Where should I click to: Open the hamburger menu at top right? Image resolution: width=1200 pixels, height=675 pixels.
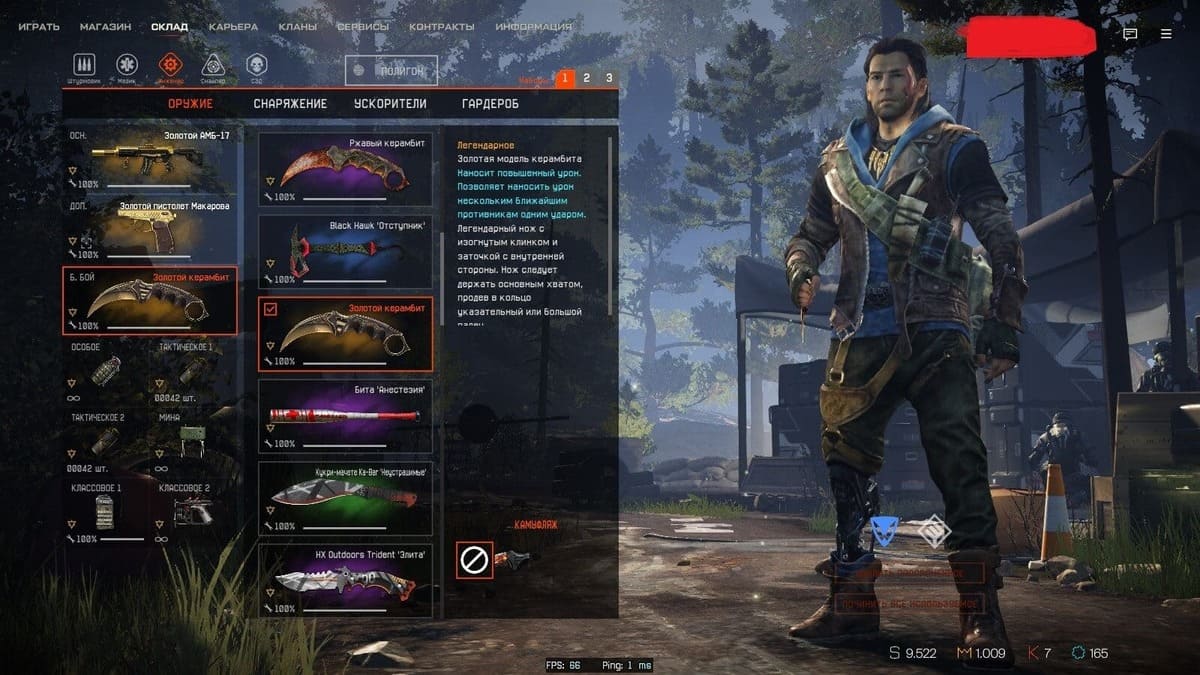(x=1166, y=34)
